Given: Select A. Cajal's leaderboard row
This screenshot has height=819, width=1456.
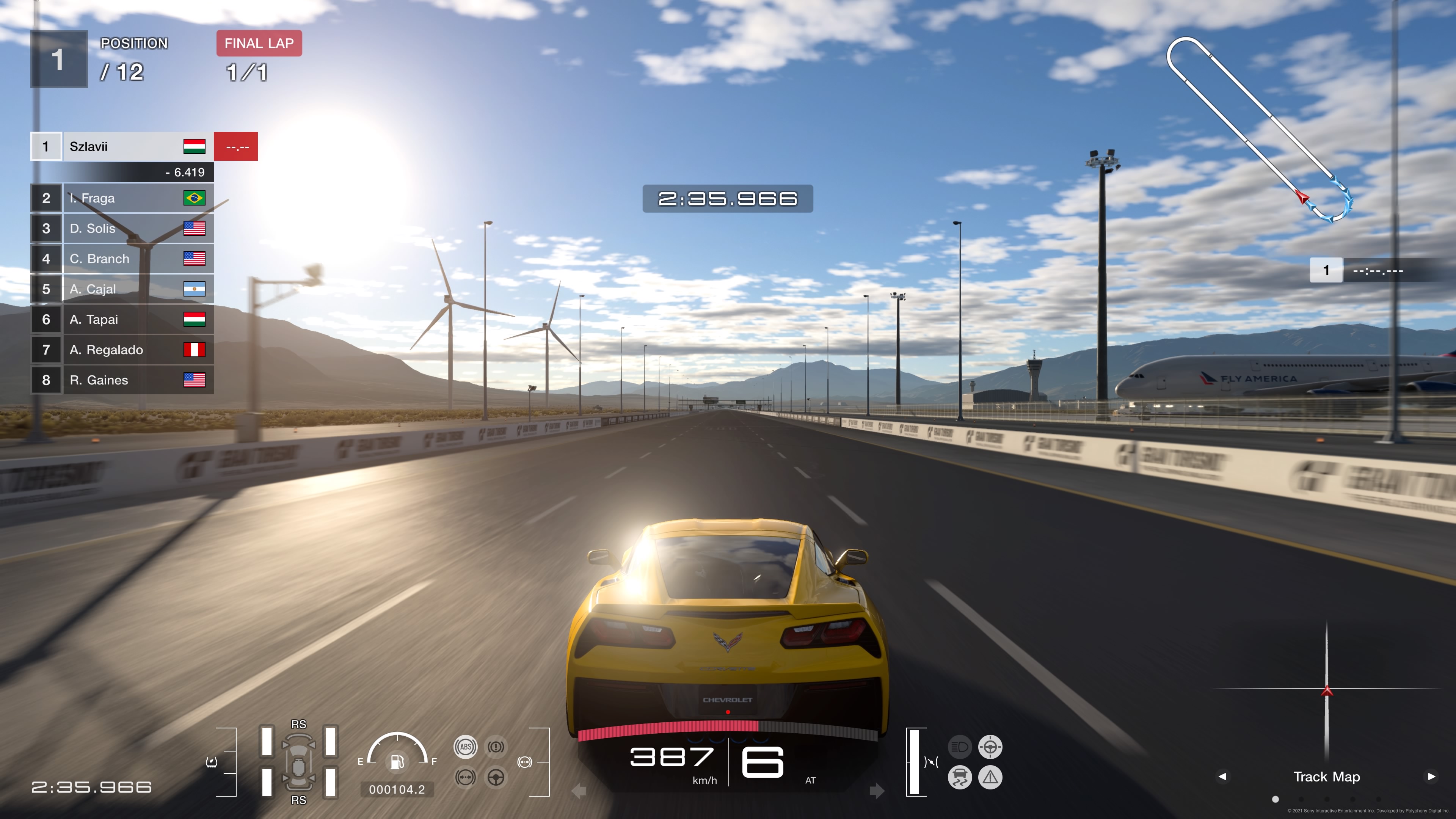Looking at the screenshot, I should tap(121, 289).
